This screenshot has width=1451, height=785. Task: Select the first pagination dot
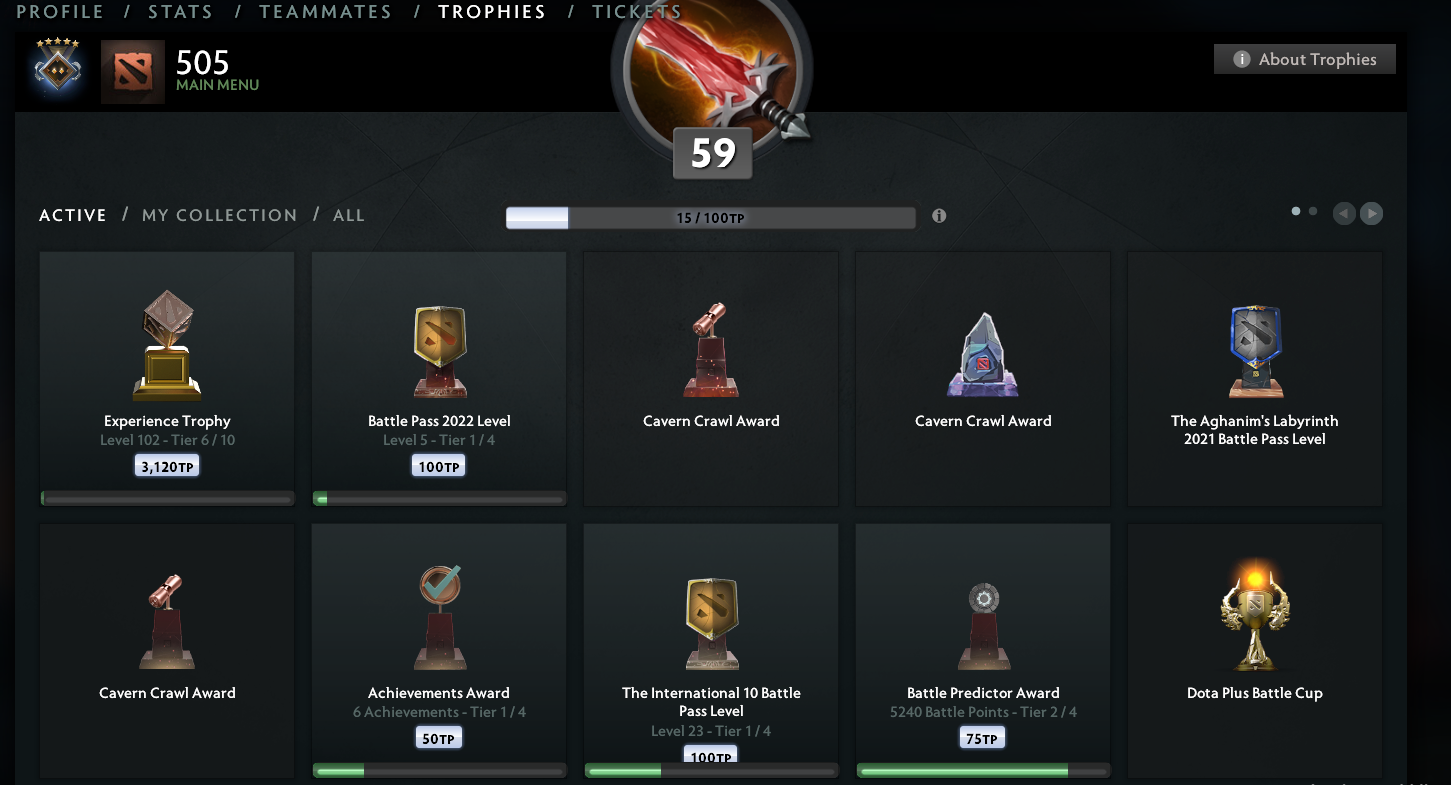[1298, 211]
